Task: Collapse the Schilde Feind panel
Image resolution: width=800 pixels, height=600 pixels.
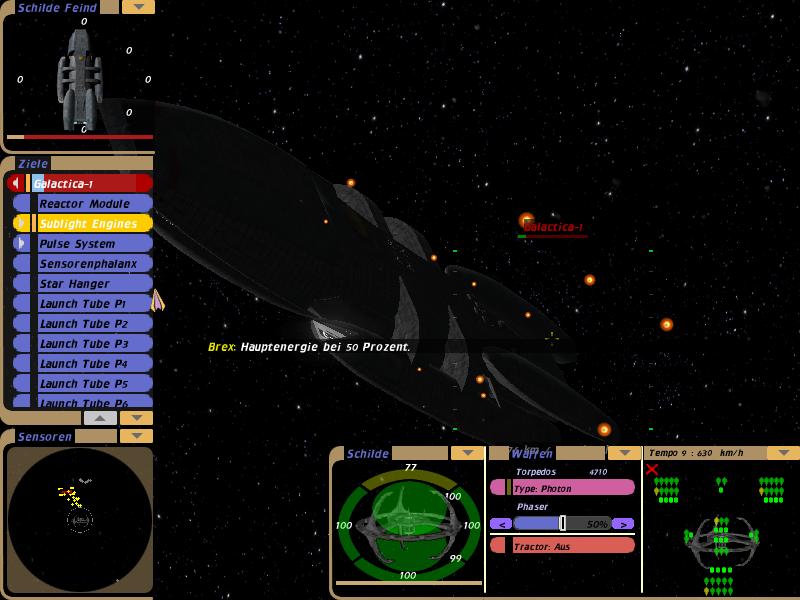Action: (x=137, y=7)
